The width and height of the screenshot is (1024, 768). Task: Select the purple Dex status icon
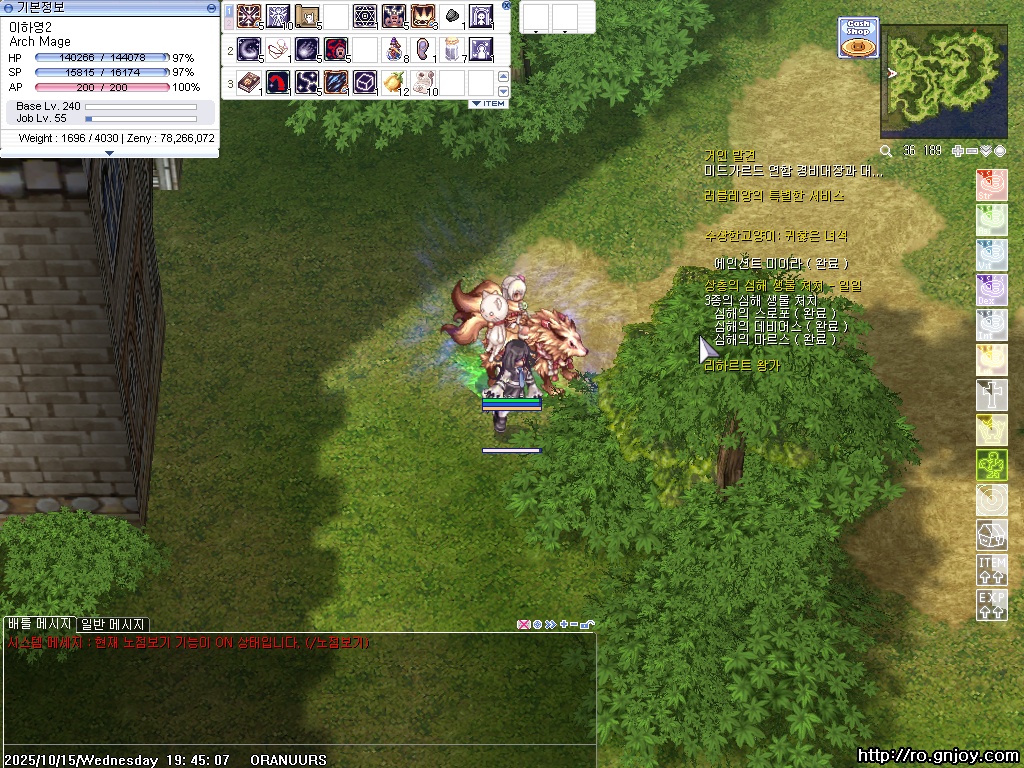(991, 290)
